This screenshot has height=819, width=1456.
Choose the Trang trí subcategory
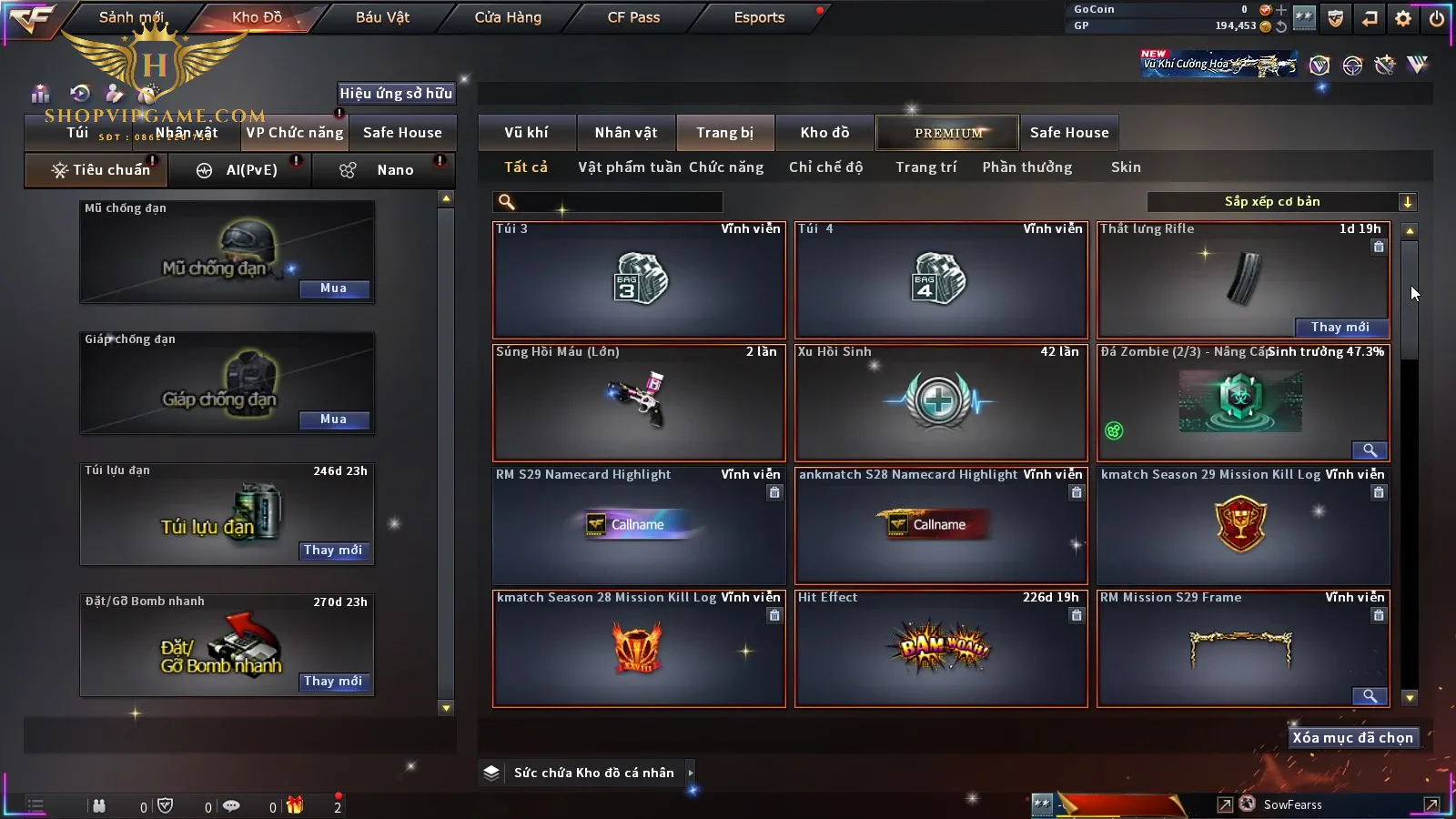925,167
